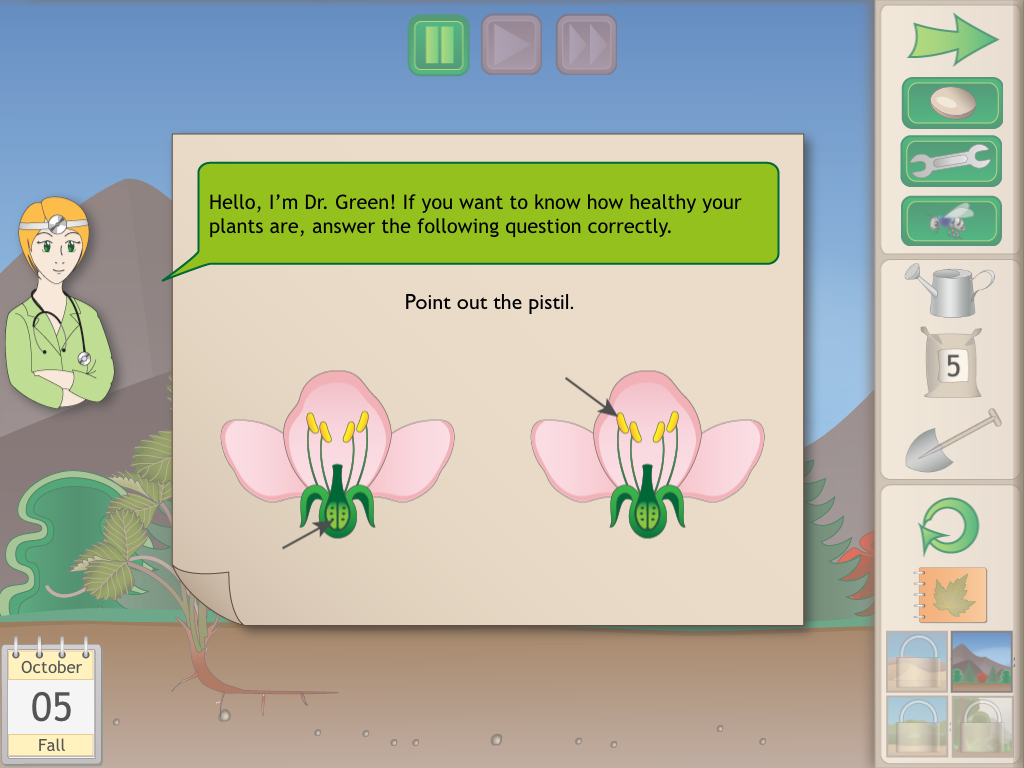The image size is (1024, 768).
Task: Activate the fast-forward button
Action: pyautogui.click(x=586, y=45)
